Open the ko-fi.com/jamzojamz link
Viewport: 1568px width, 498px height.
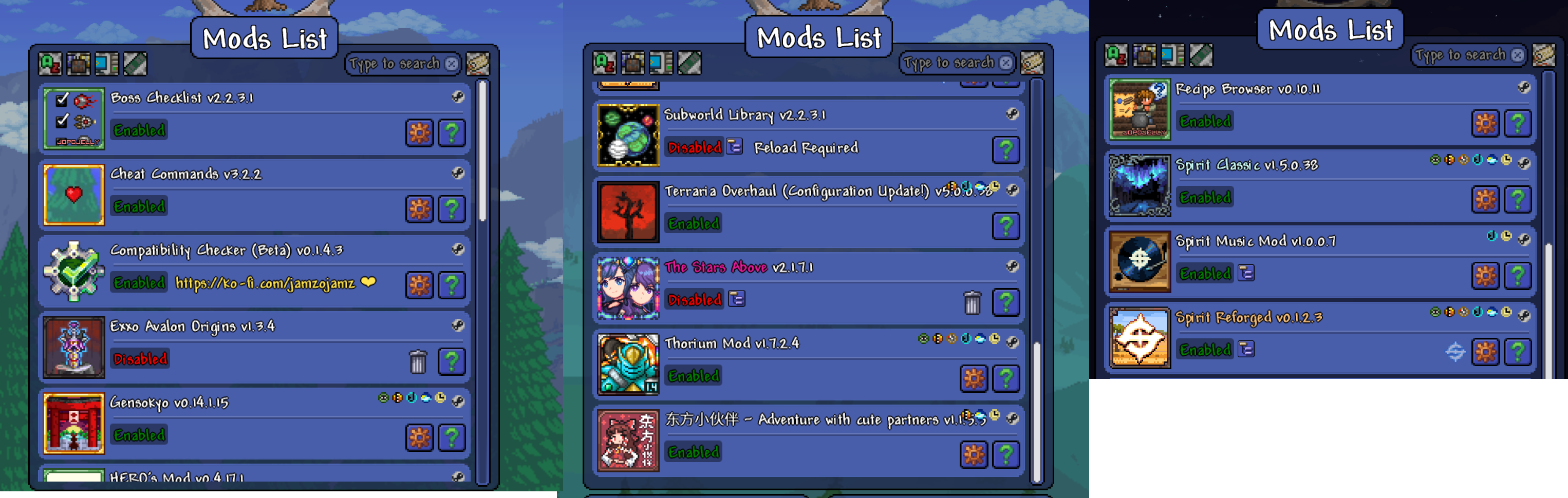point(266,283)
